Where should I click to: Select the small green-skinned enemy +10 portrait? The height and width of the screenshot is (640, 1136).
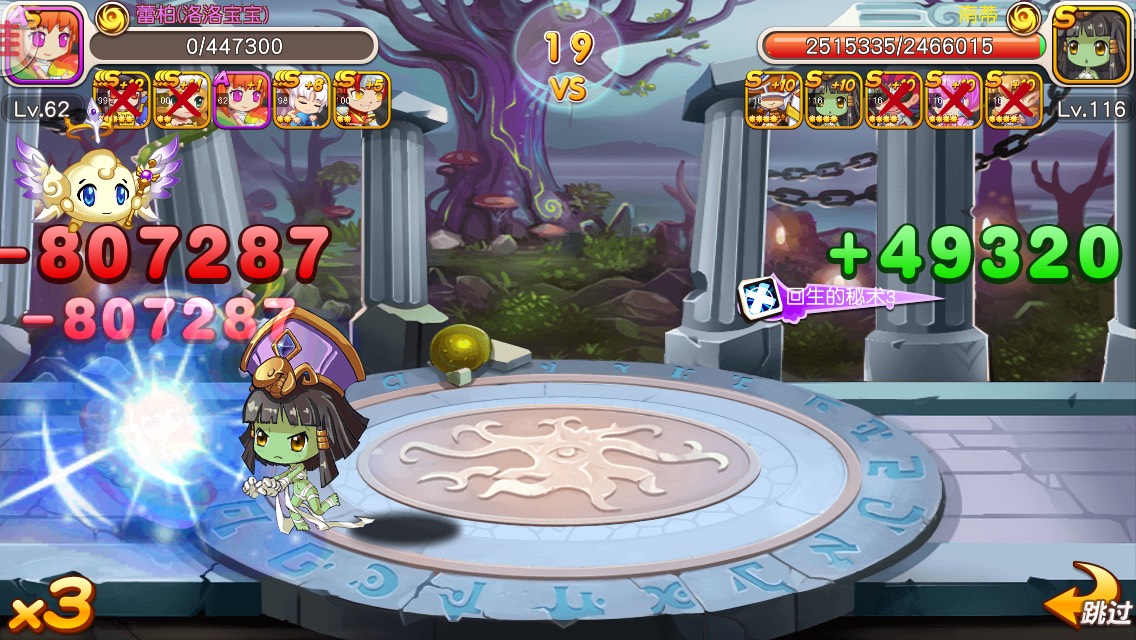click(833, 99)
